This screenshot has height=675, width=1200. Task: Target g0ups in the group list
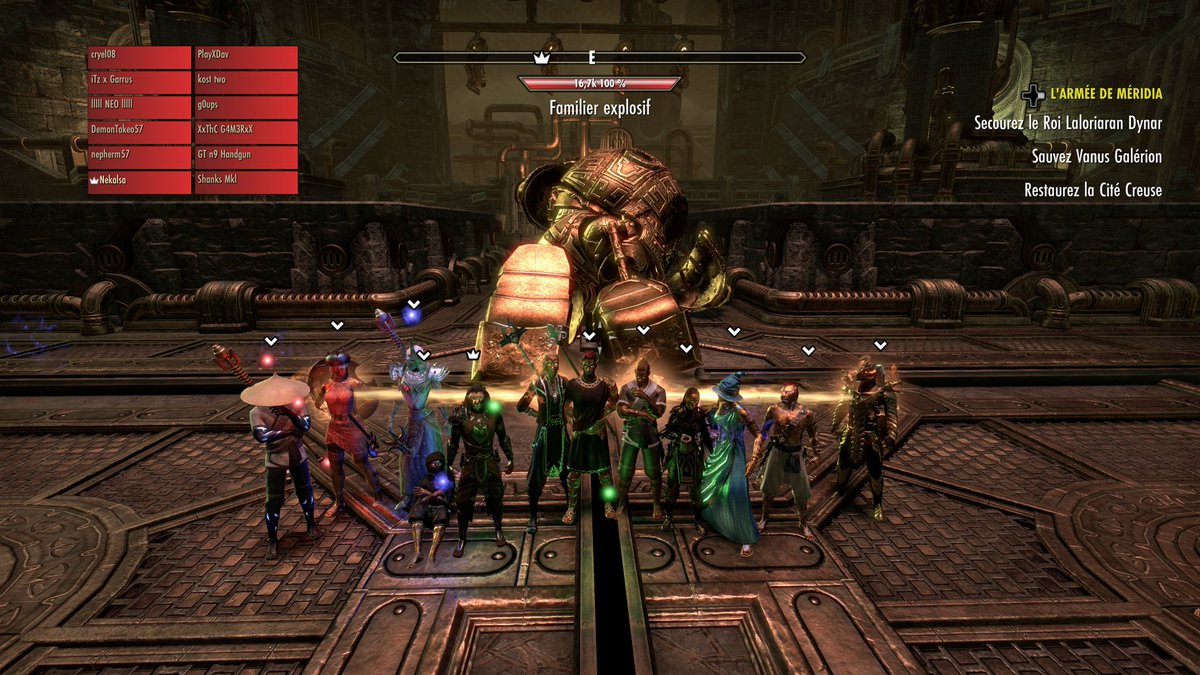click(x=246, y=107)
